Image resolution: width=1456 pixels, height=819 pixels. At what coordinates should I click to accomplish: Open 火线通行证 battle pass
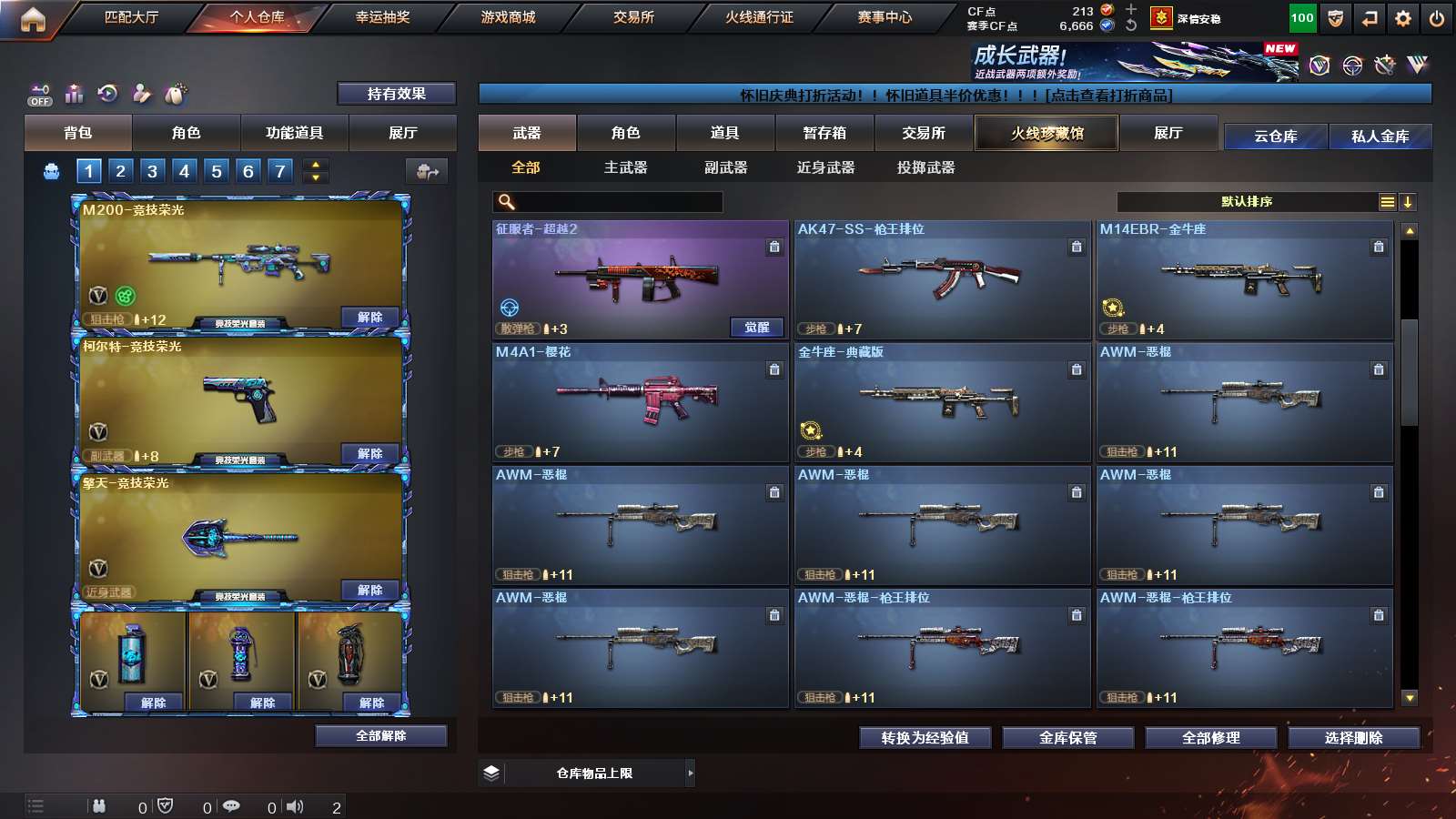click(x=759, y=17)
